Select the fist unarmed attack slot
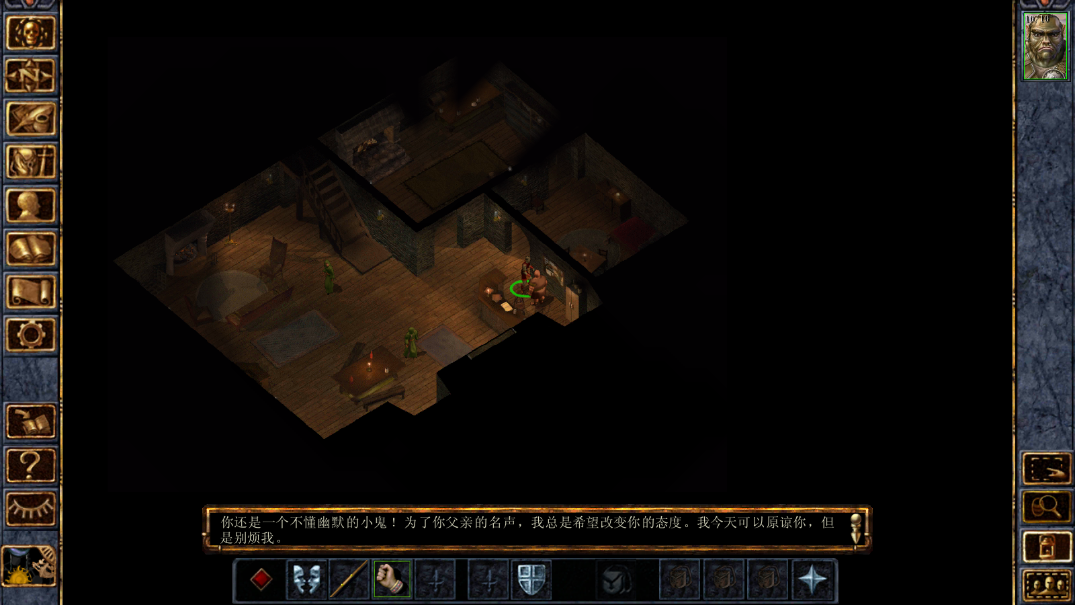 click(x=392, y=580)
